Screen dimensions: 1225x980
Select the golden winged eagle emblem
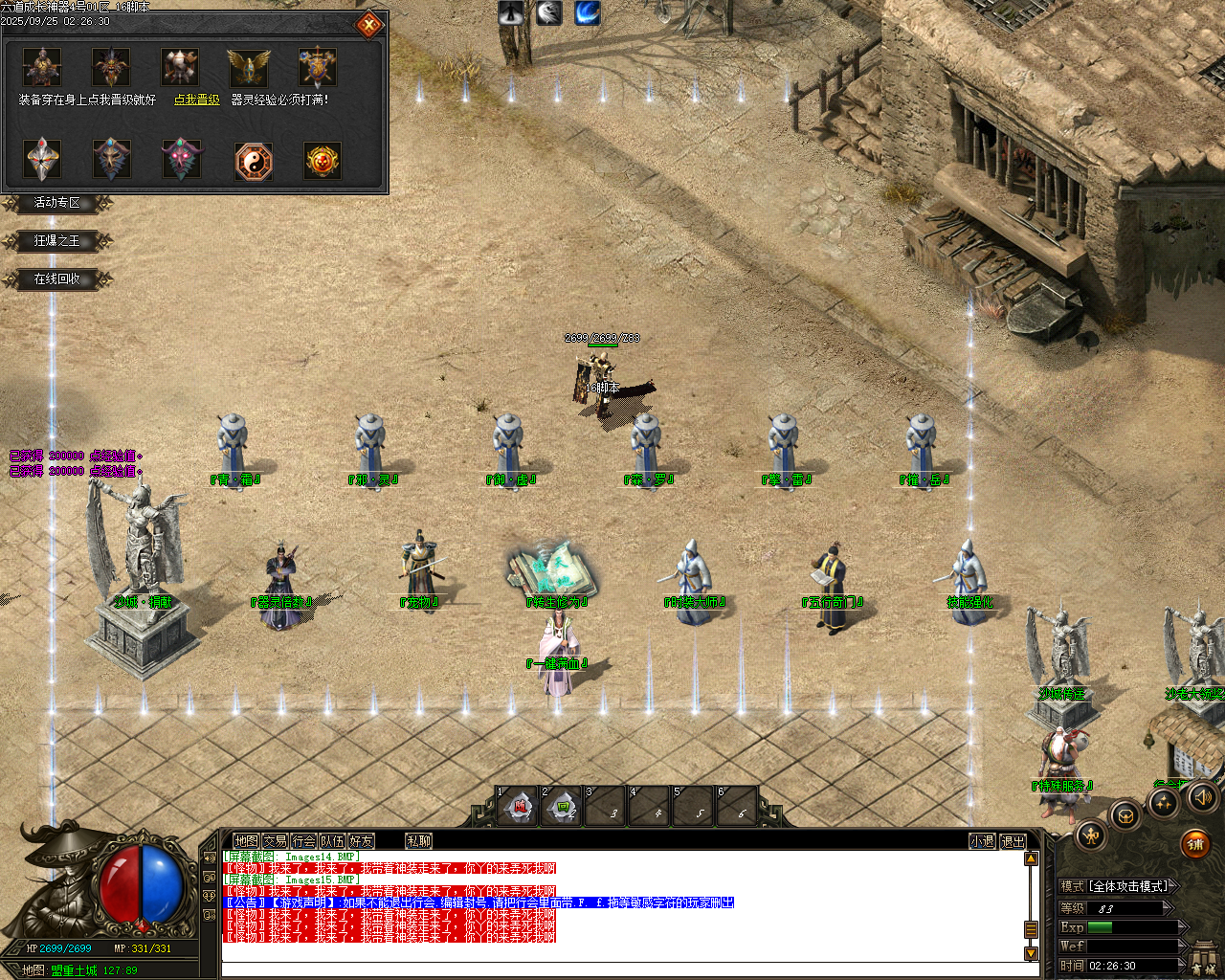click(249, 68)
